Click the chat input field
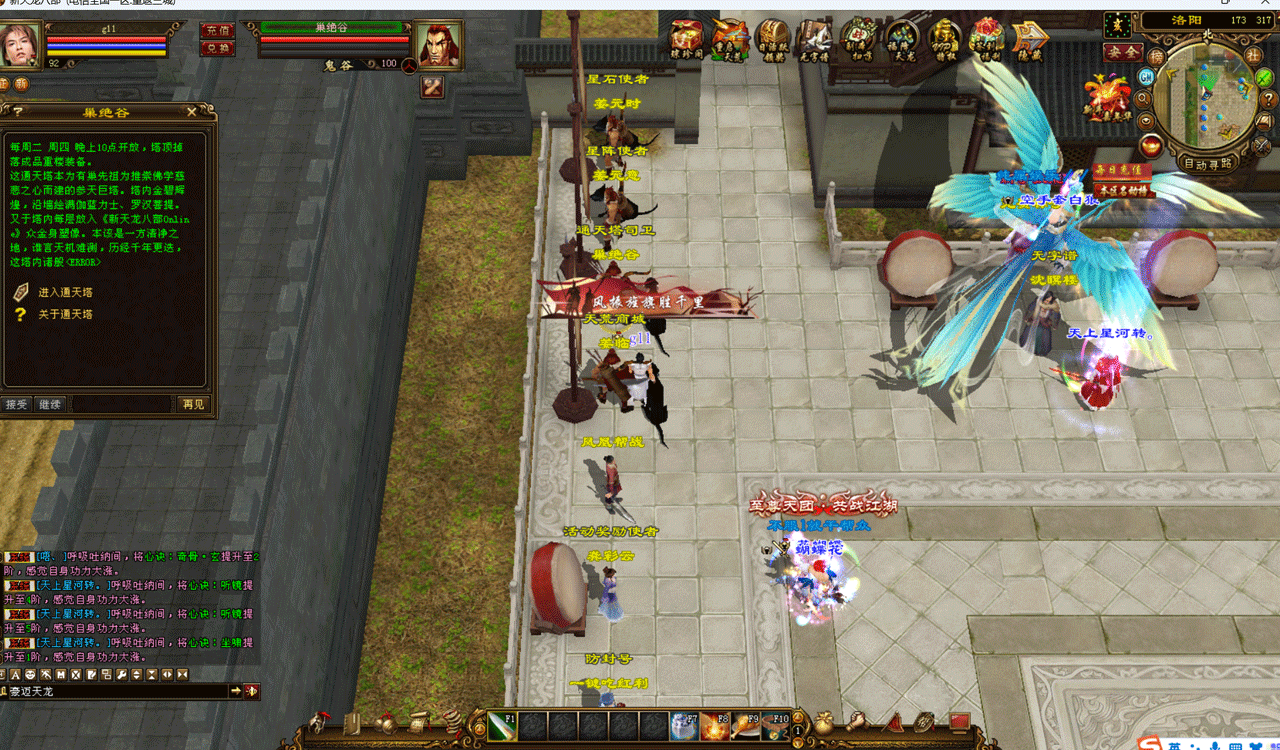This screenshot has width=1280, height=750. (115, 691)
